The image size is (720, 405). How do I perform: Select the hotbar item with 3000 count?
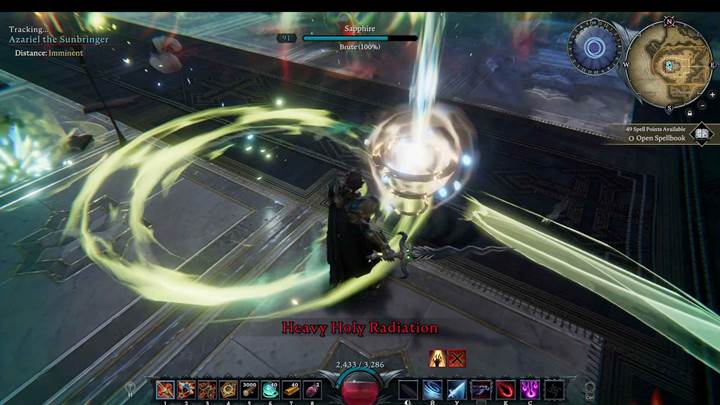pyautogui.click(x=250, y=390)
